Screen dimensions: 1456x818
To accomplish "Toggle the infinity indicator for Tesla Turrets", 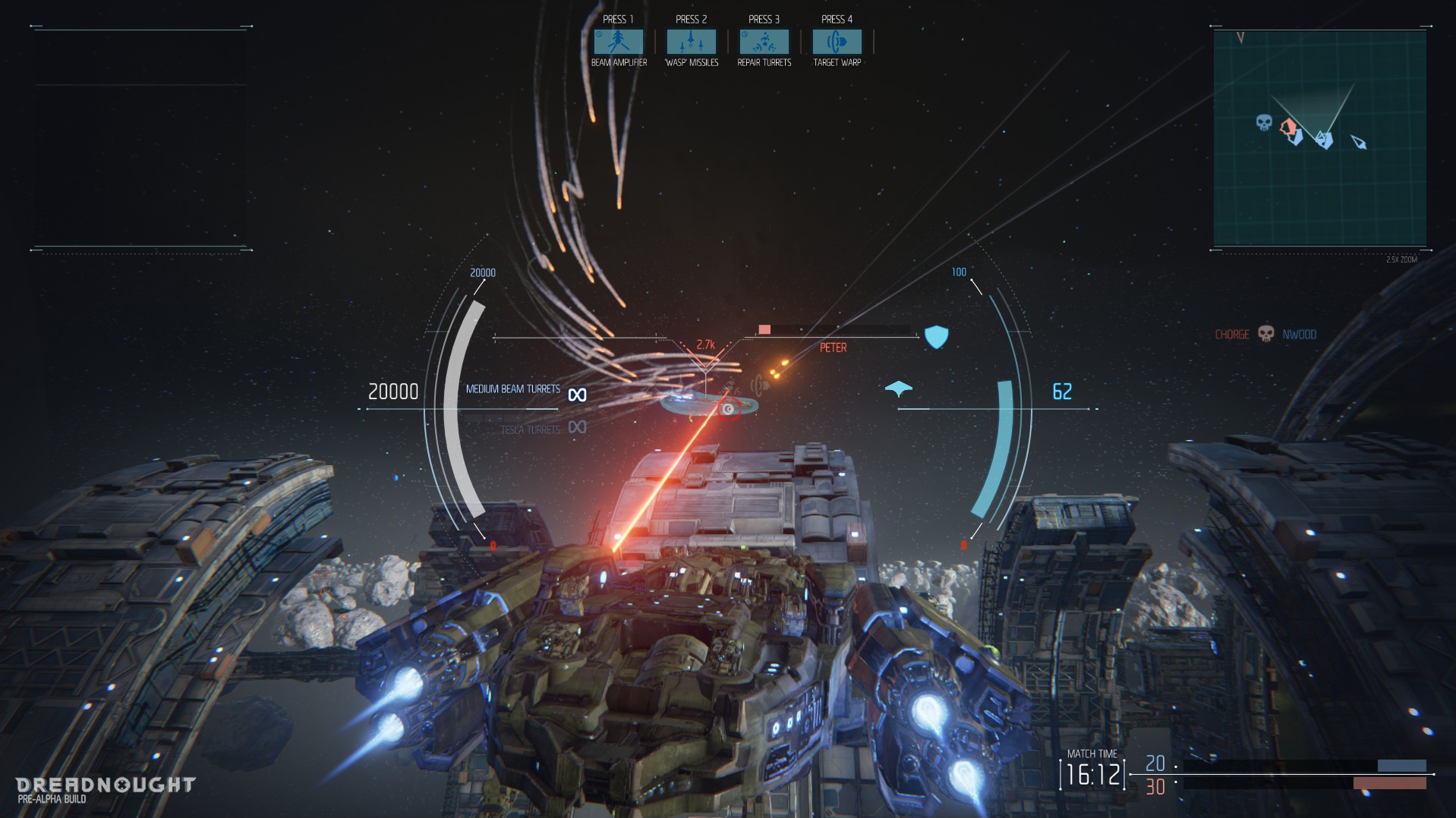I will click(576, 428).
